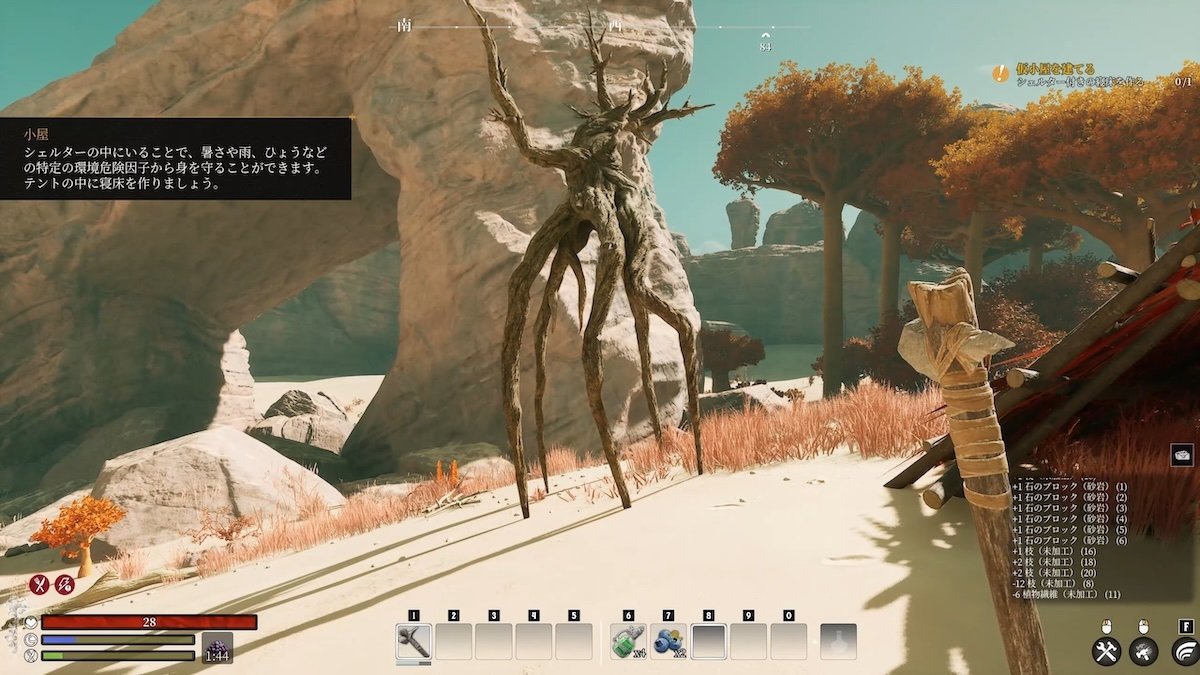The height and width of the screenshot is (675, 1200).
Task: Inspect the low stamina debuff icon
Action: pyautogui.click(x=65, y=585)
